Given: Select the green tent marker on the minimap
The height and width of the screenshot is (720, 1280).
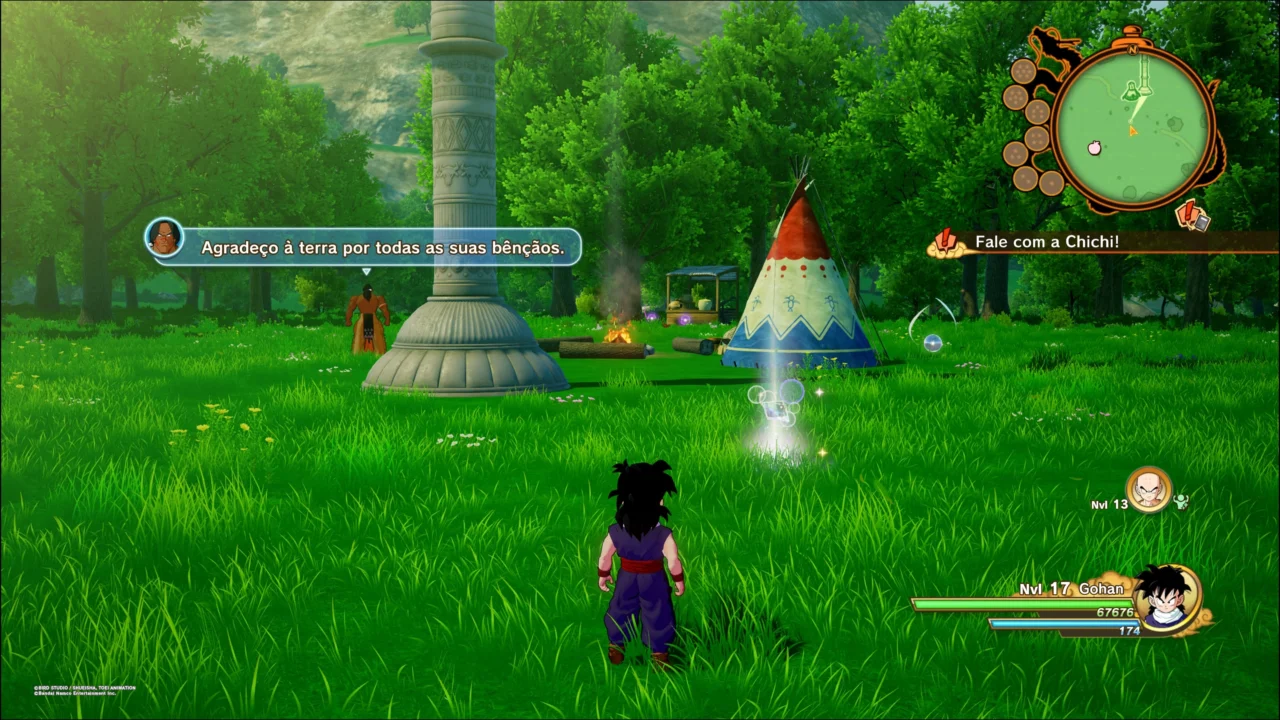Looking at the screenshot, I should pos(1133,93).
